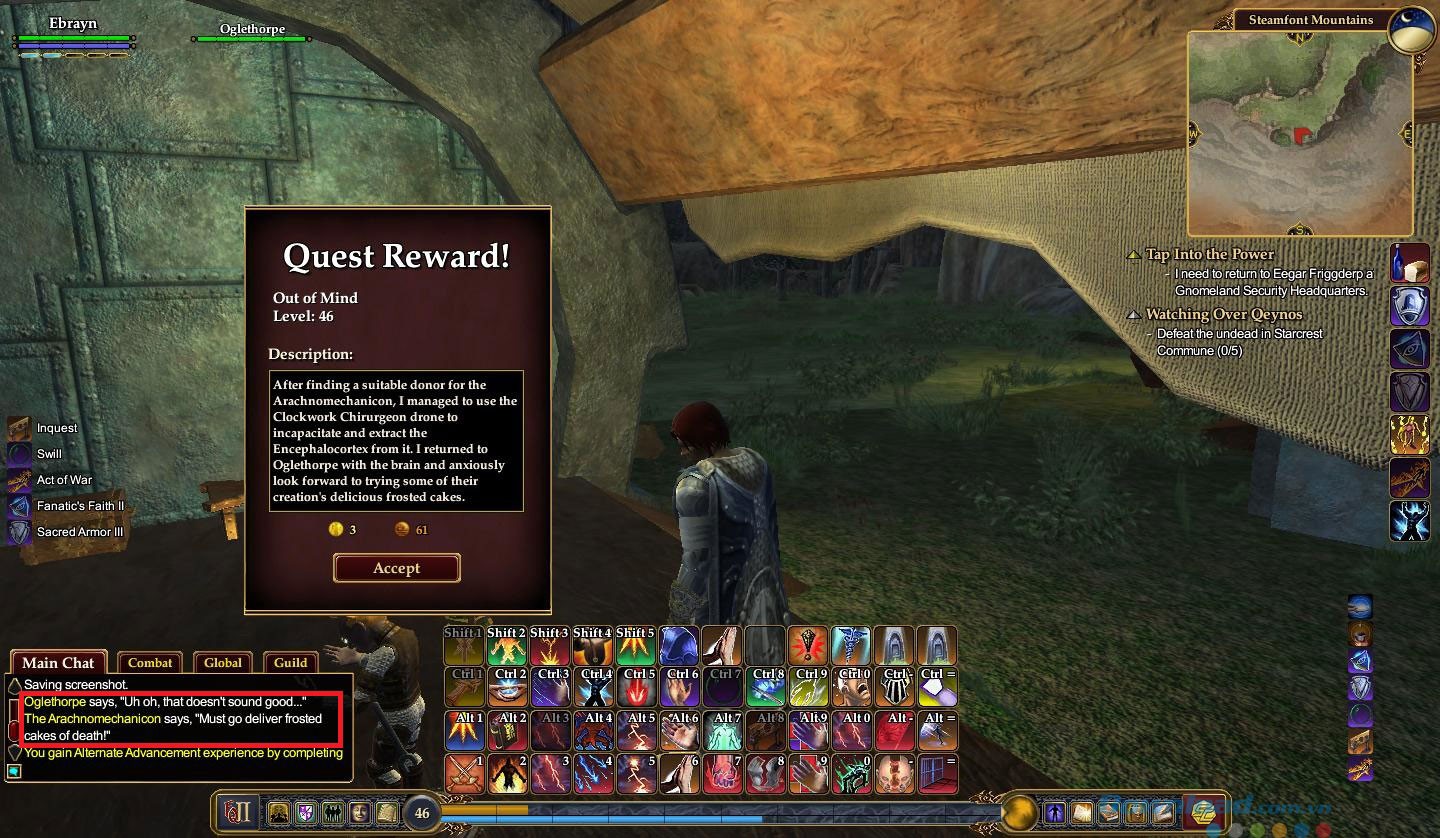1440x838 pixels.
Task: Click the moon day-night clock icon
Action: (1414, 30)
